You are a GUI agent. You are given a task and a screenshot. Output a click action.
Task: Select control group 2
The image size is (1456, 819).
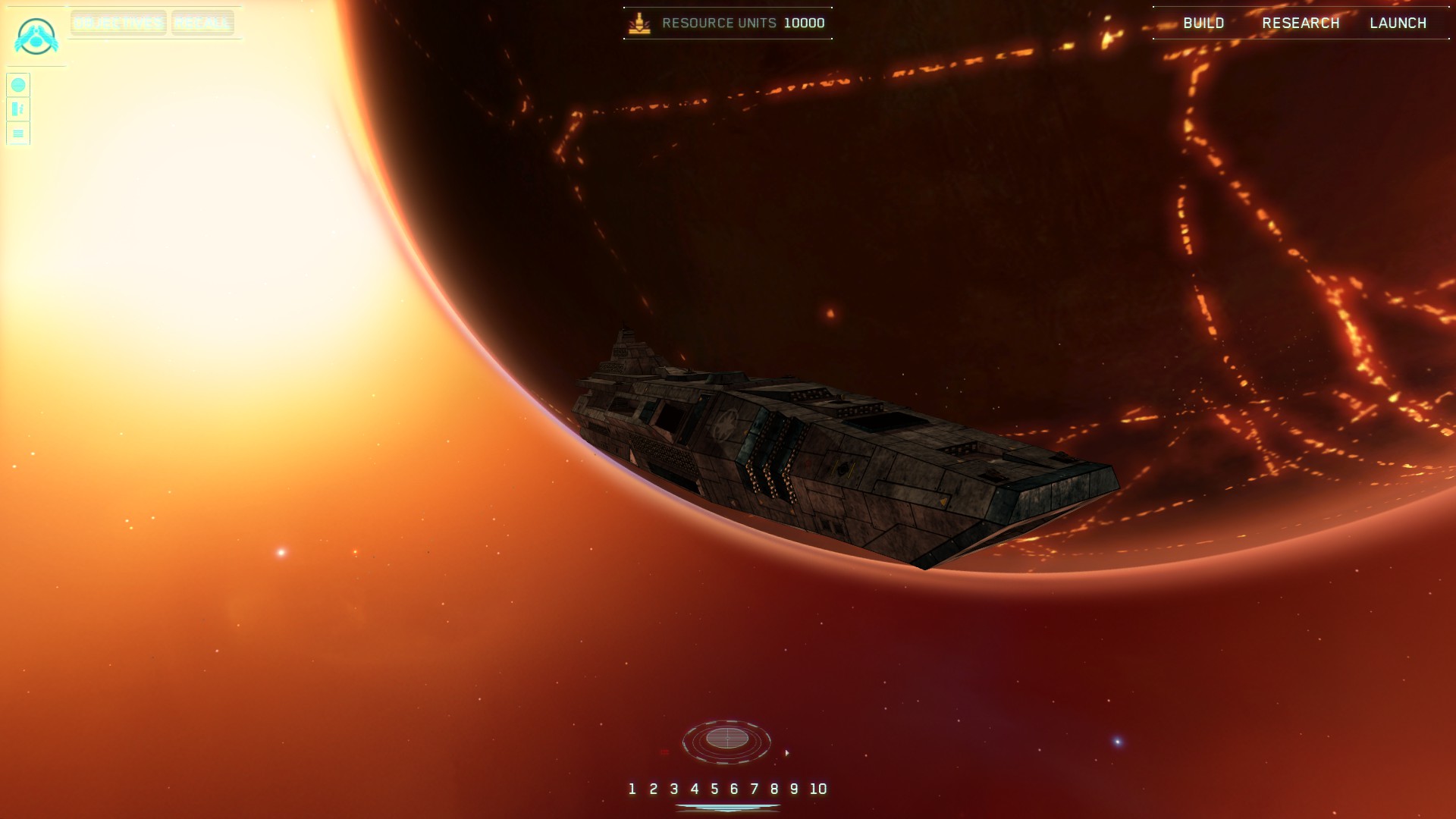[x=653, y=789]
